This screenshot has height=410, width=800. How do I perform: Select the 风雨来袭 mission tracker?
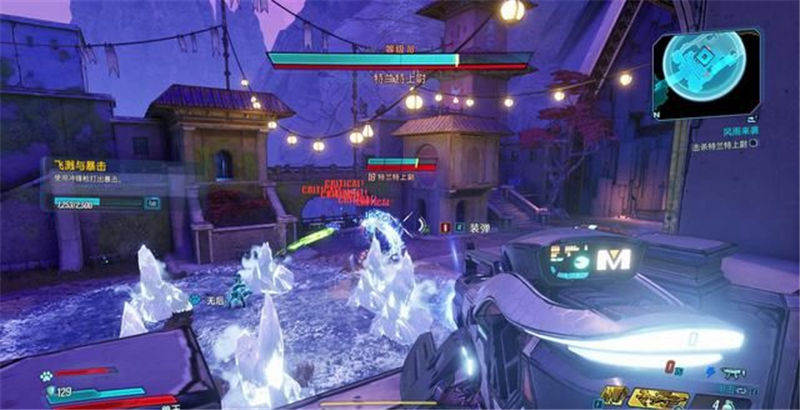pos(738,129)
